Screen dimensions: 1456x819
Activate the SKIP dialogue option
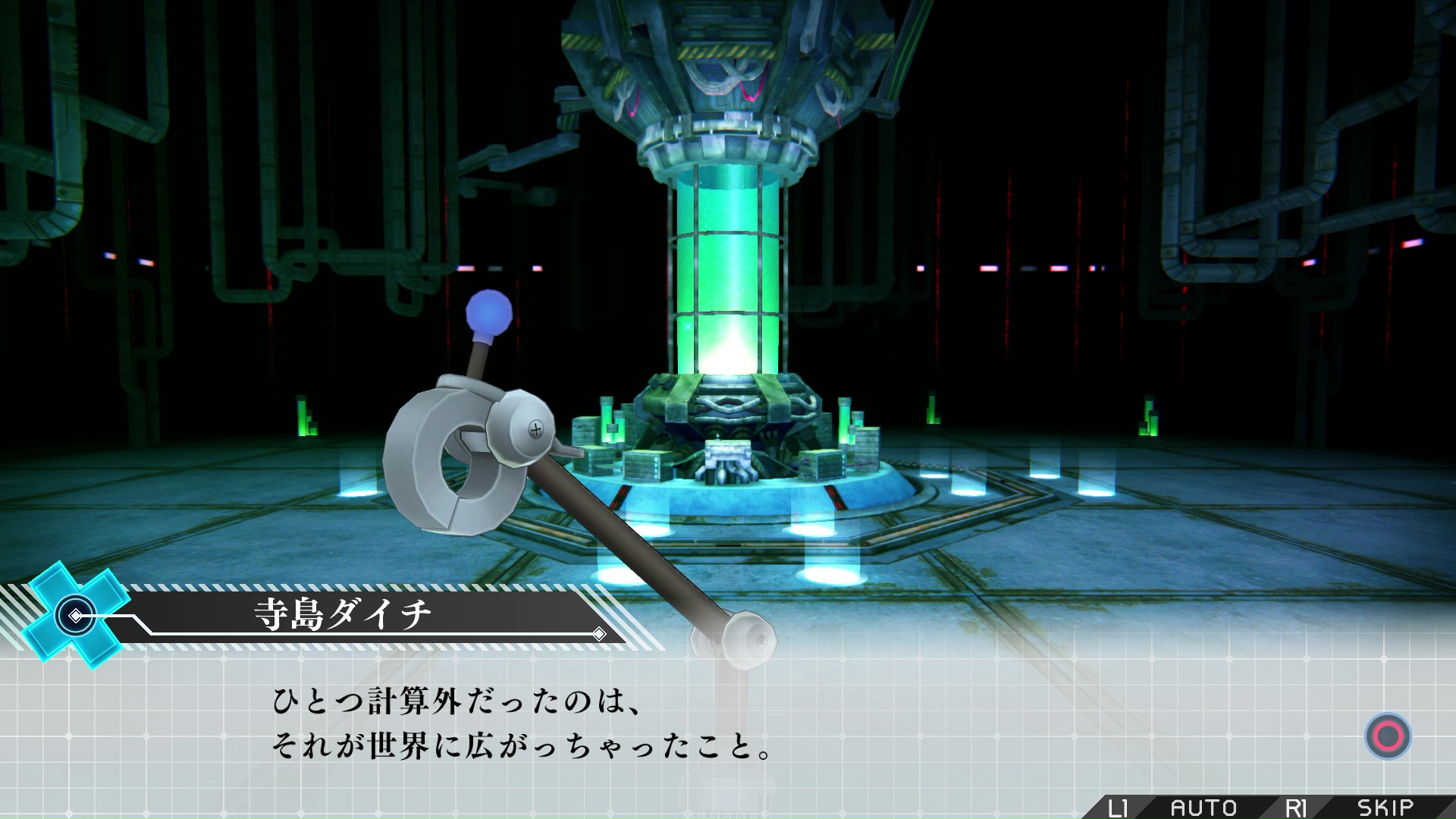coord(1385,807)
